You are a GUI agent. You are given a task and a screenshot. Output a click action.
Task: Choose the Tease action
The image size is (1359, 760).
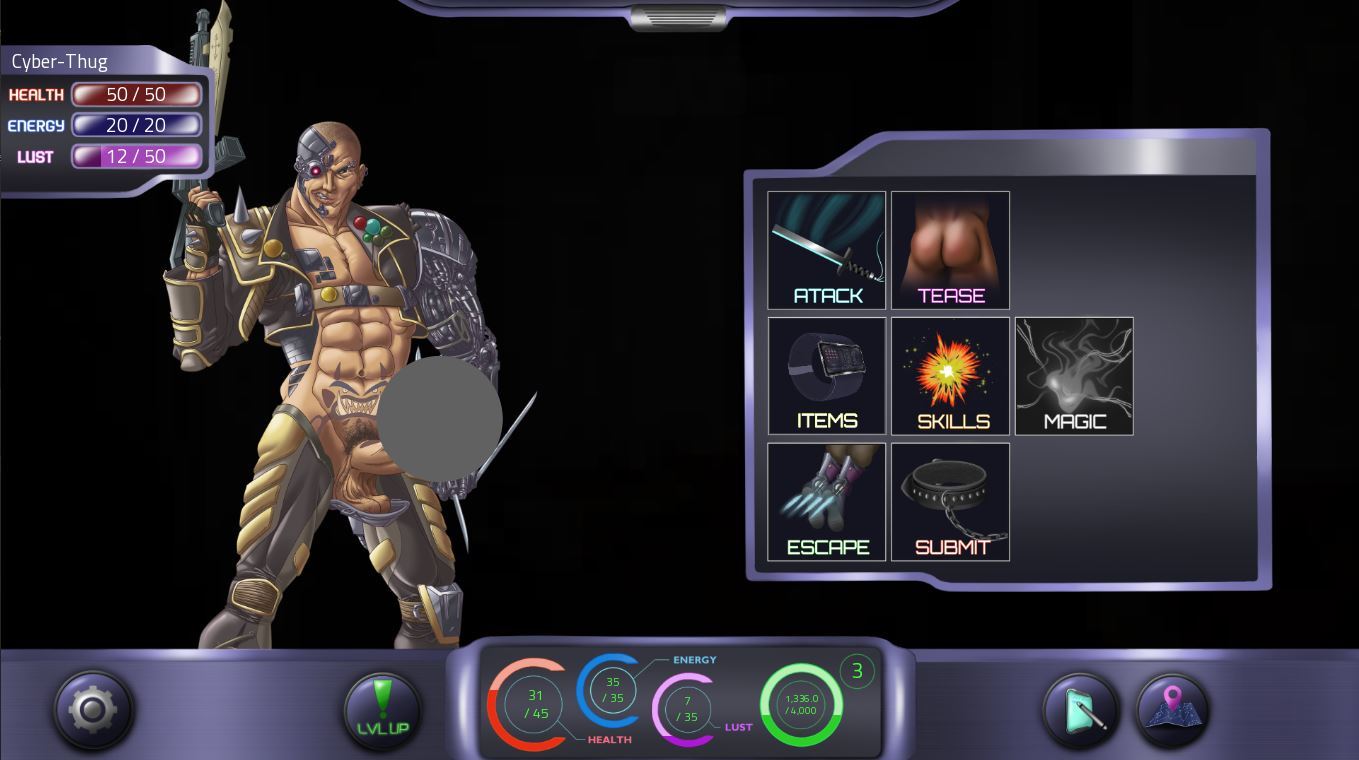coord(949,250)
